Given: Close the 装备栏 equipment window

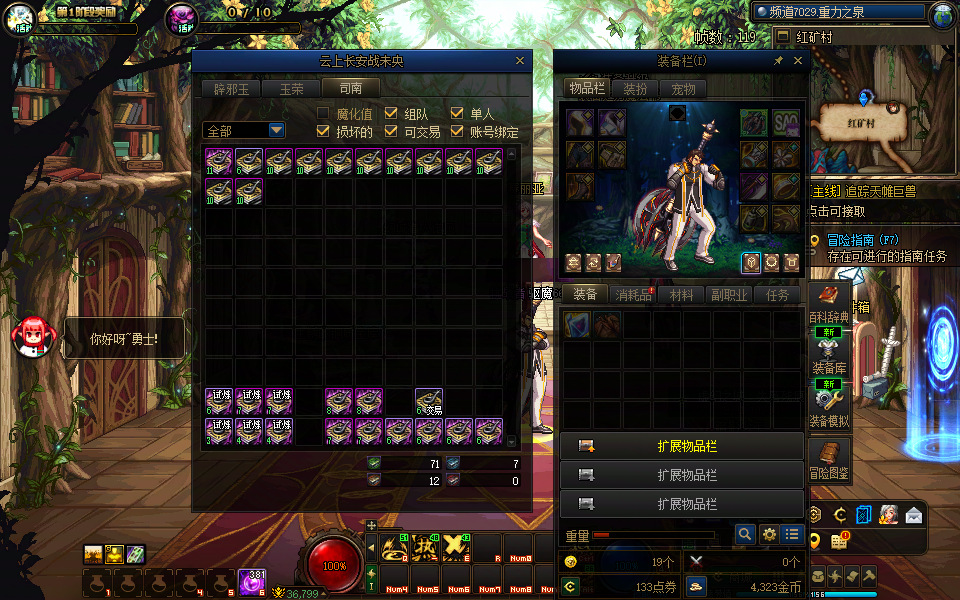Looking at the screenshot, I should point(798,61).
